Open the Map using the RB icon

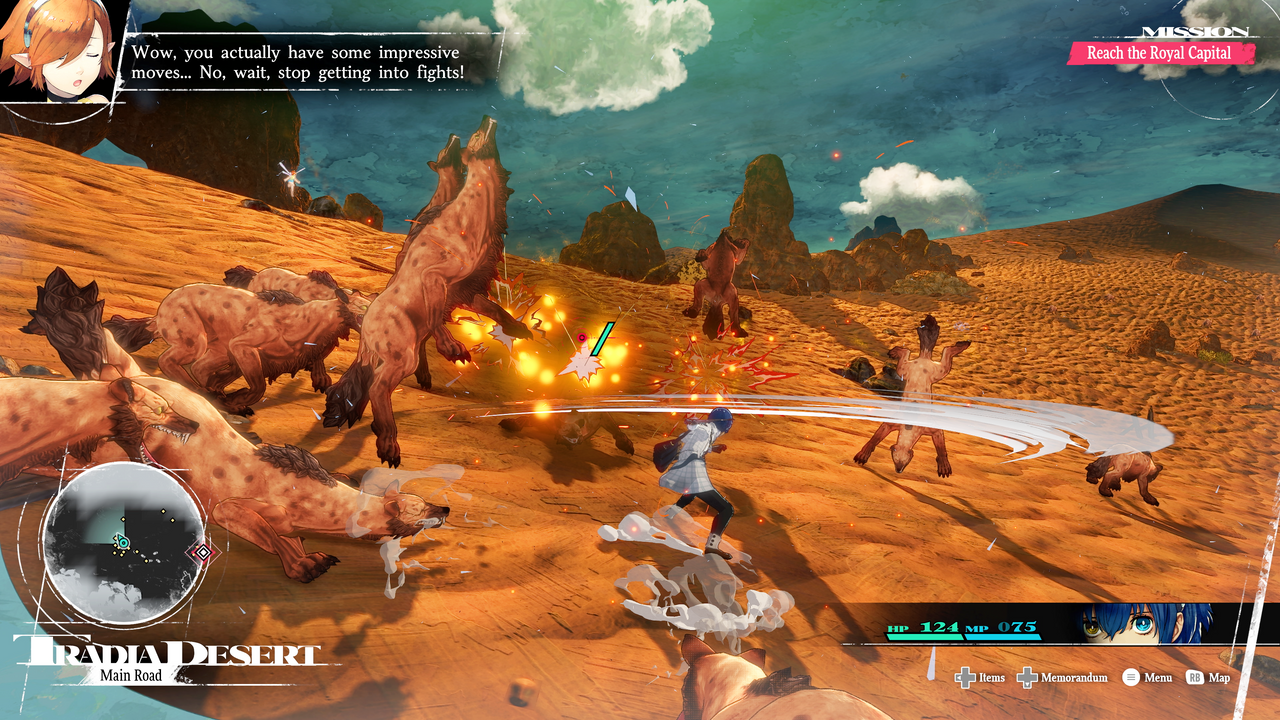(1194, 678)
